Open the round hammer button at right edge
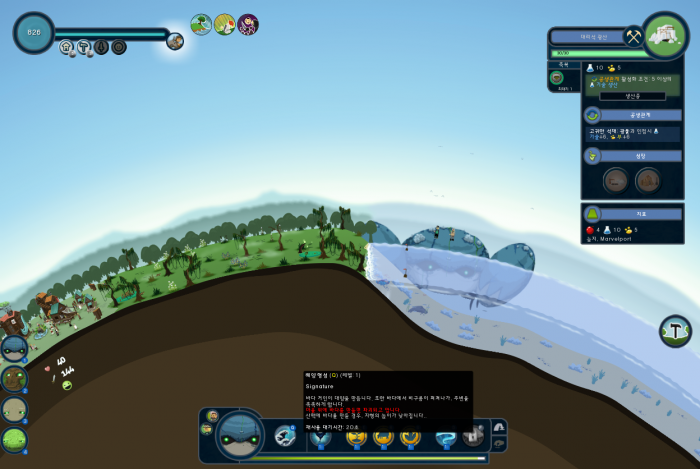Screen dimensions: 700x469 click(676, 331)
